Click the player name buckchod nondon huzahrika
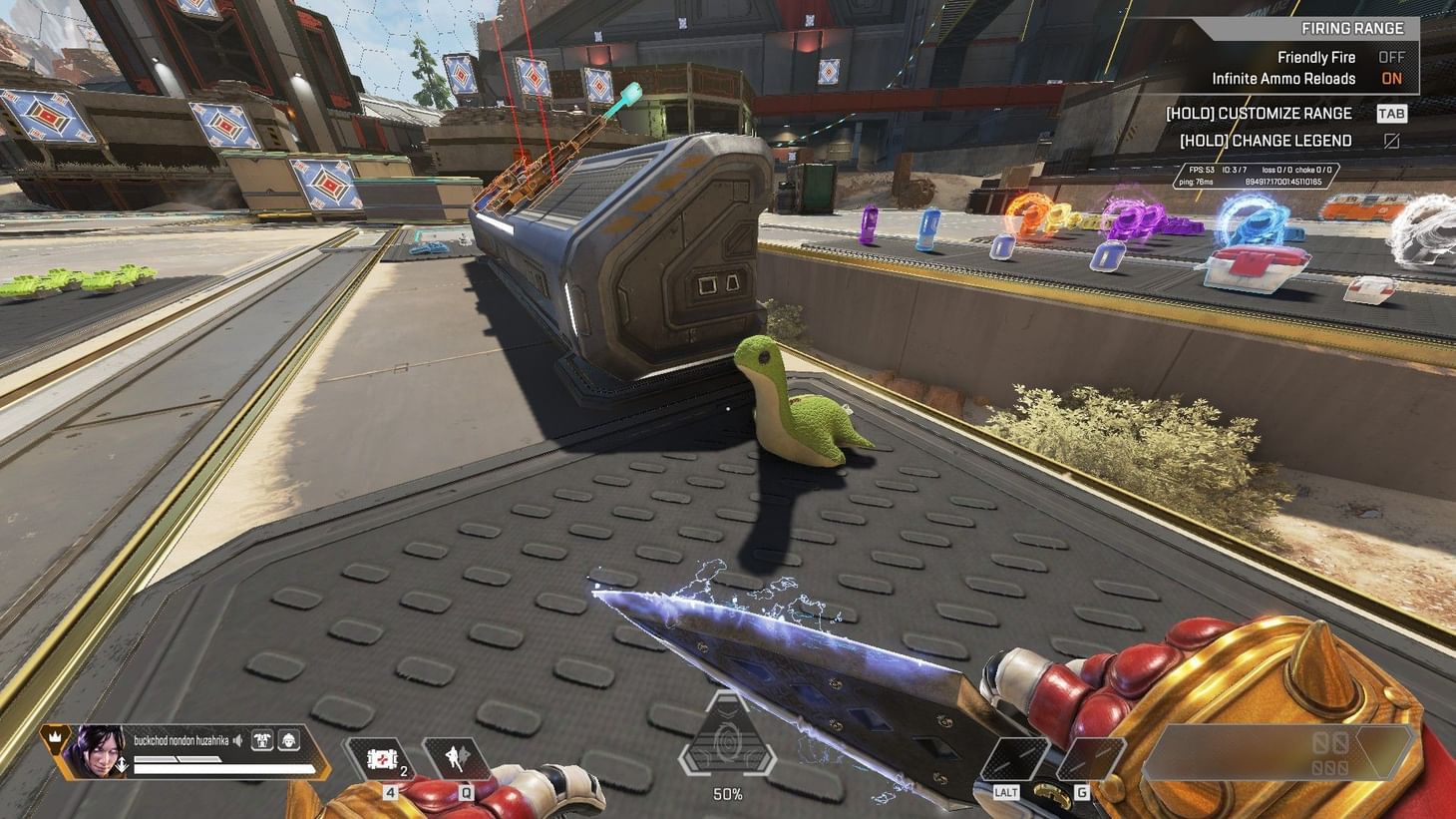The image size is (1456, 819). 180,740
